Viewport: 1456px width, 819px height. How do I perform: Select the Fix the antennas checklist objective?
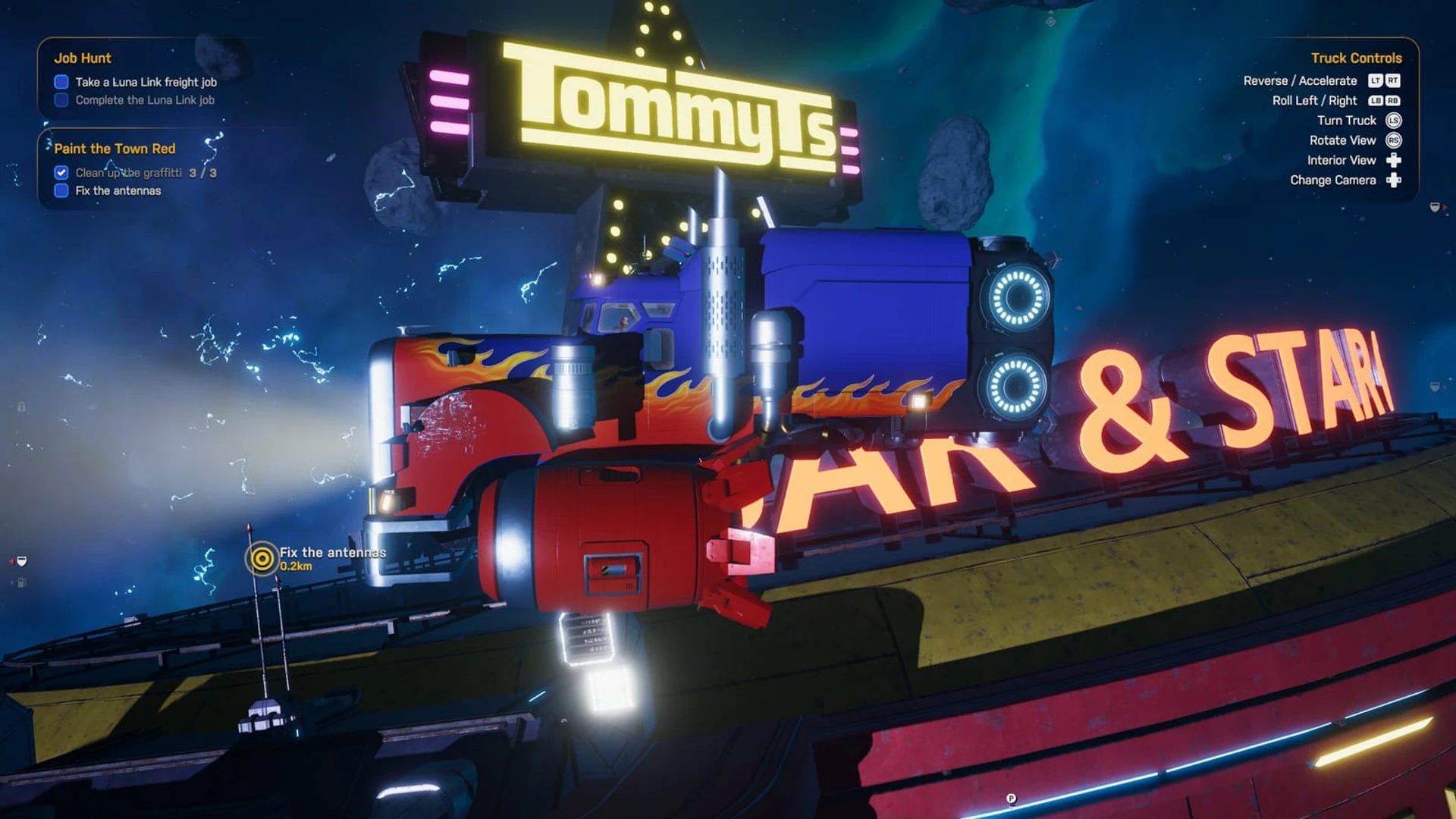(x=118, y=191)
